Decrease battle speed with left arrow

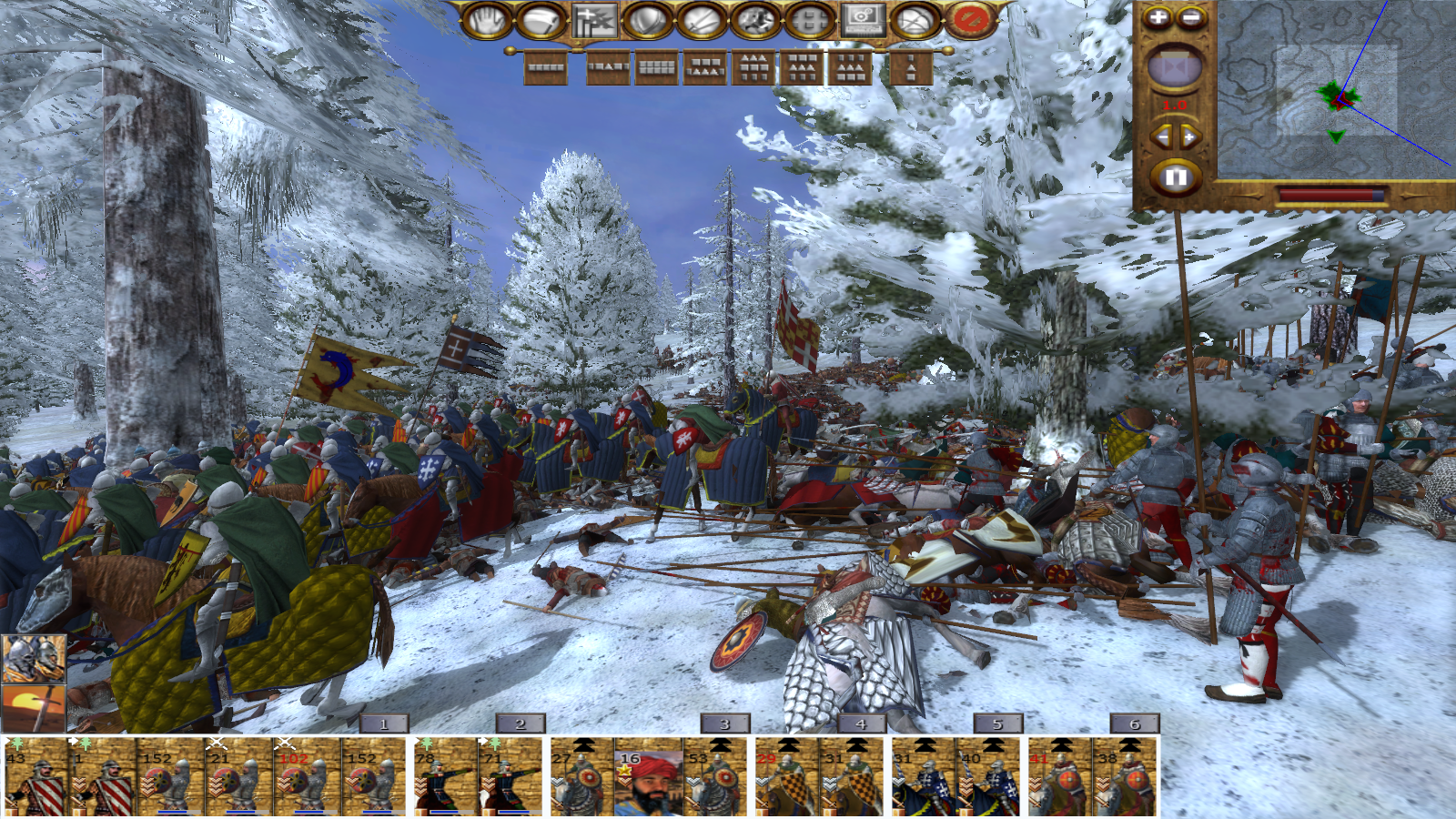tap(1161, 137)
